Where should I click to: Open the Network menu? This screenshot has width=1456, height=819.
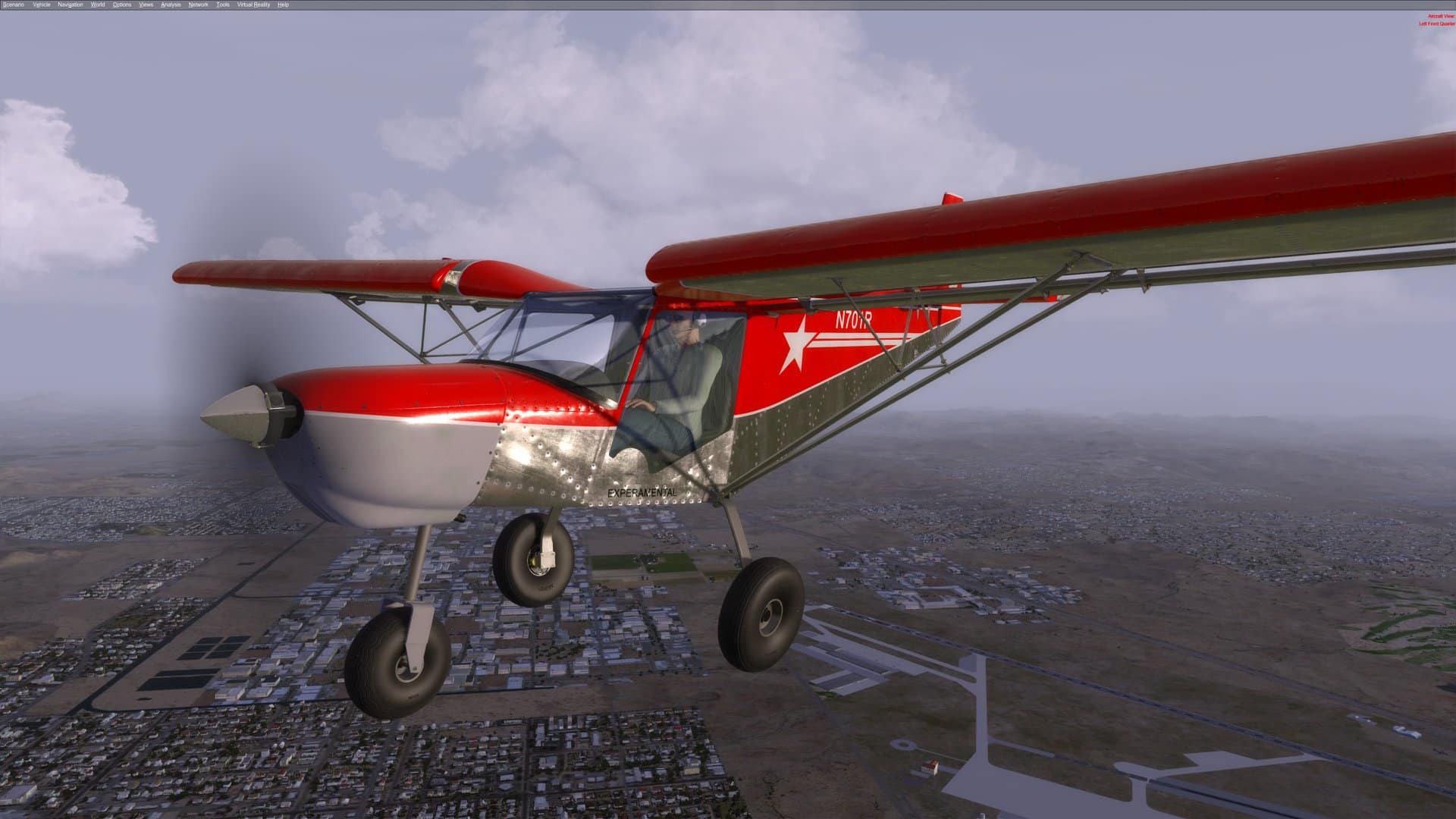tap(196, 4)
